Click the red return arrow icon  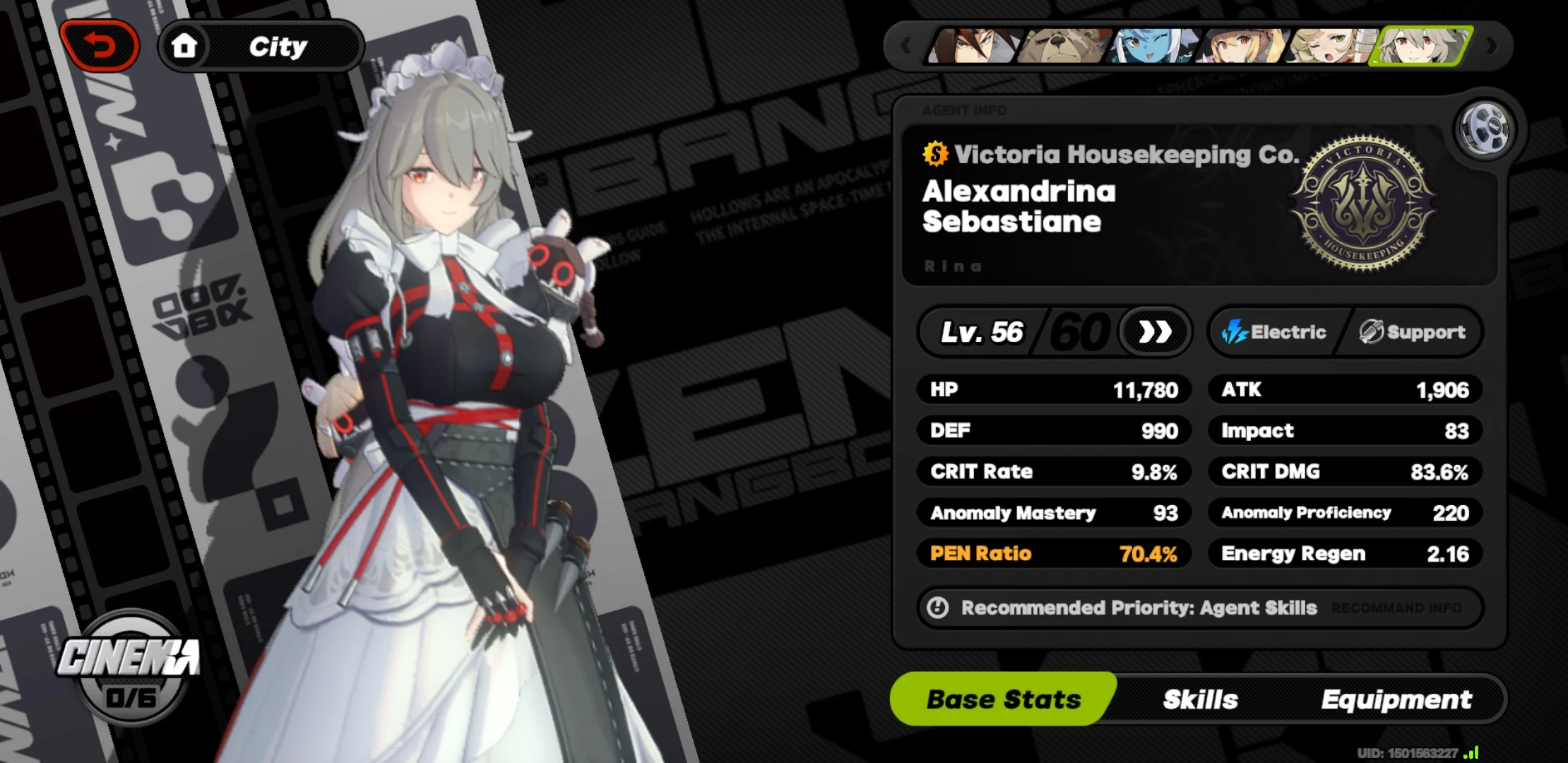[101, 45]
